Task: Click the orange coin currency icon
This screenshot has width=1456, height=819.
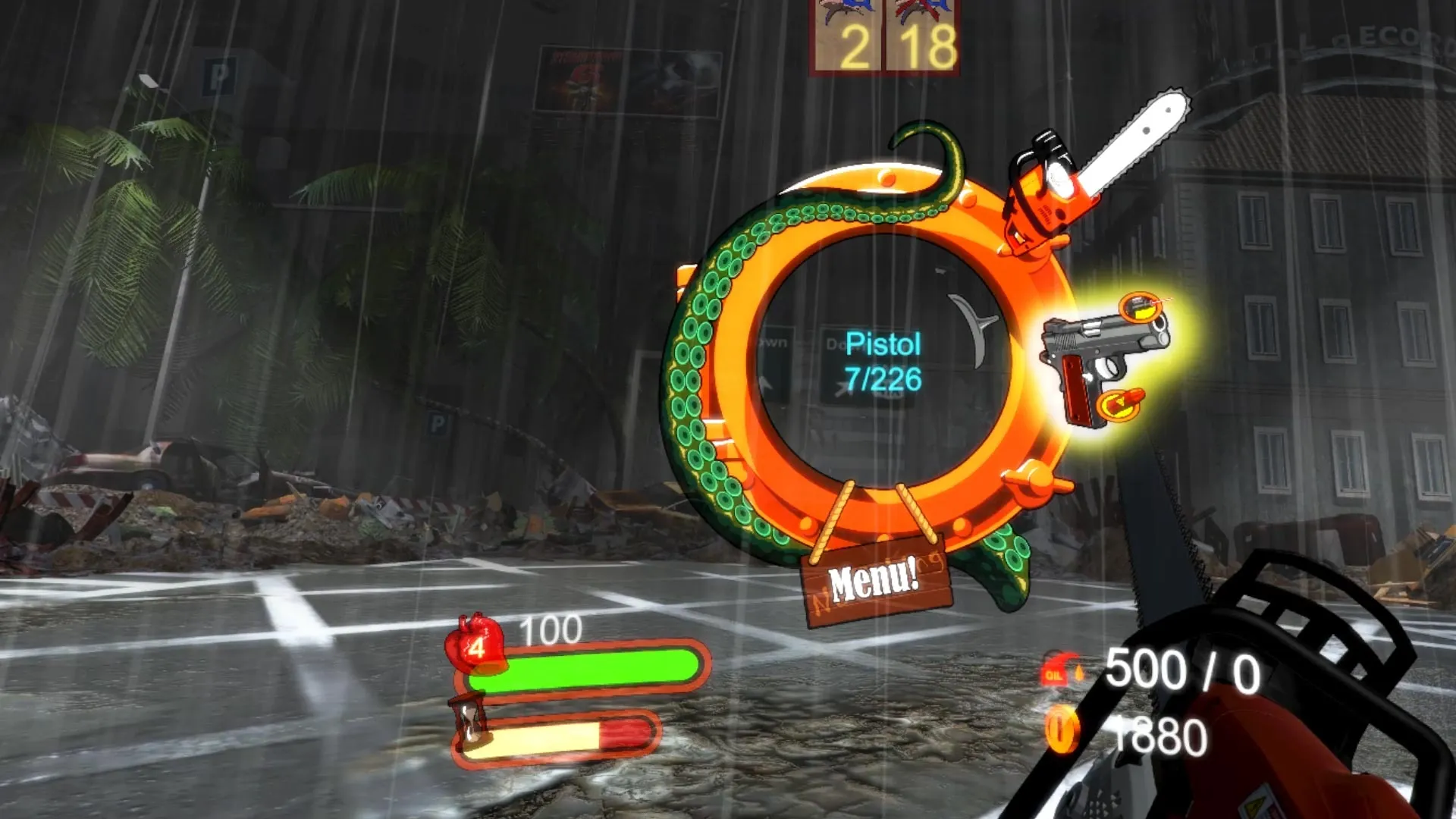Action: pos(1062,728)
